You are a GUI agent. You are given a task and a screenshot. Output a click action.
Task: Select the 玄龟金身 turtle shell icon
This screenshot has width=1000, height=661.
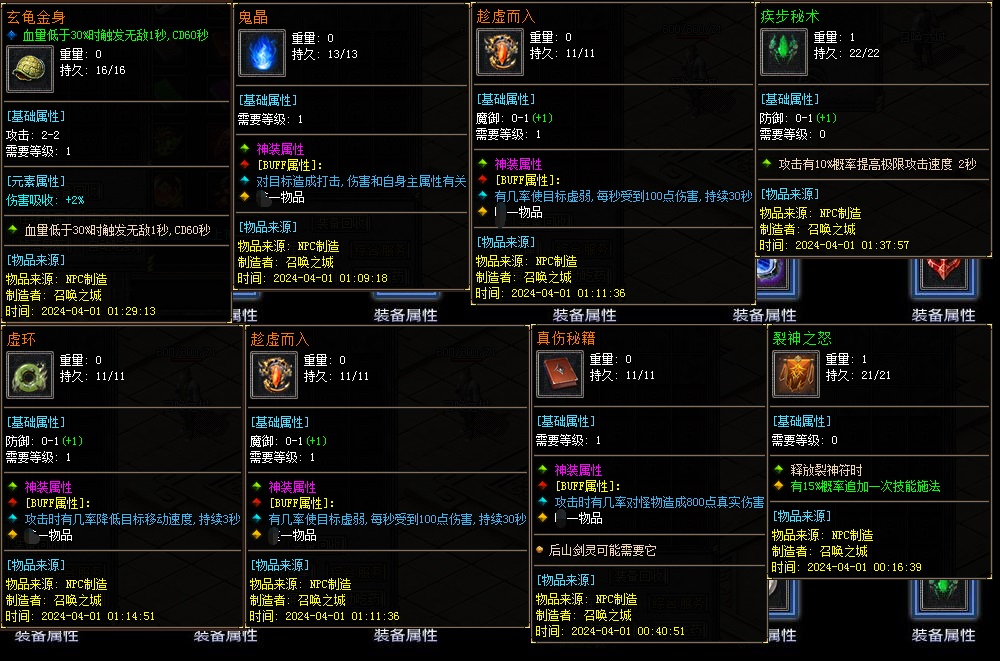coord(30,69)
